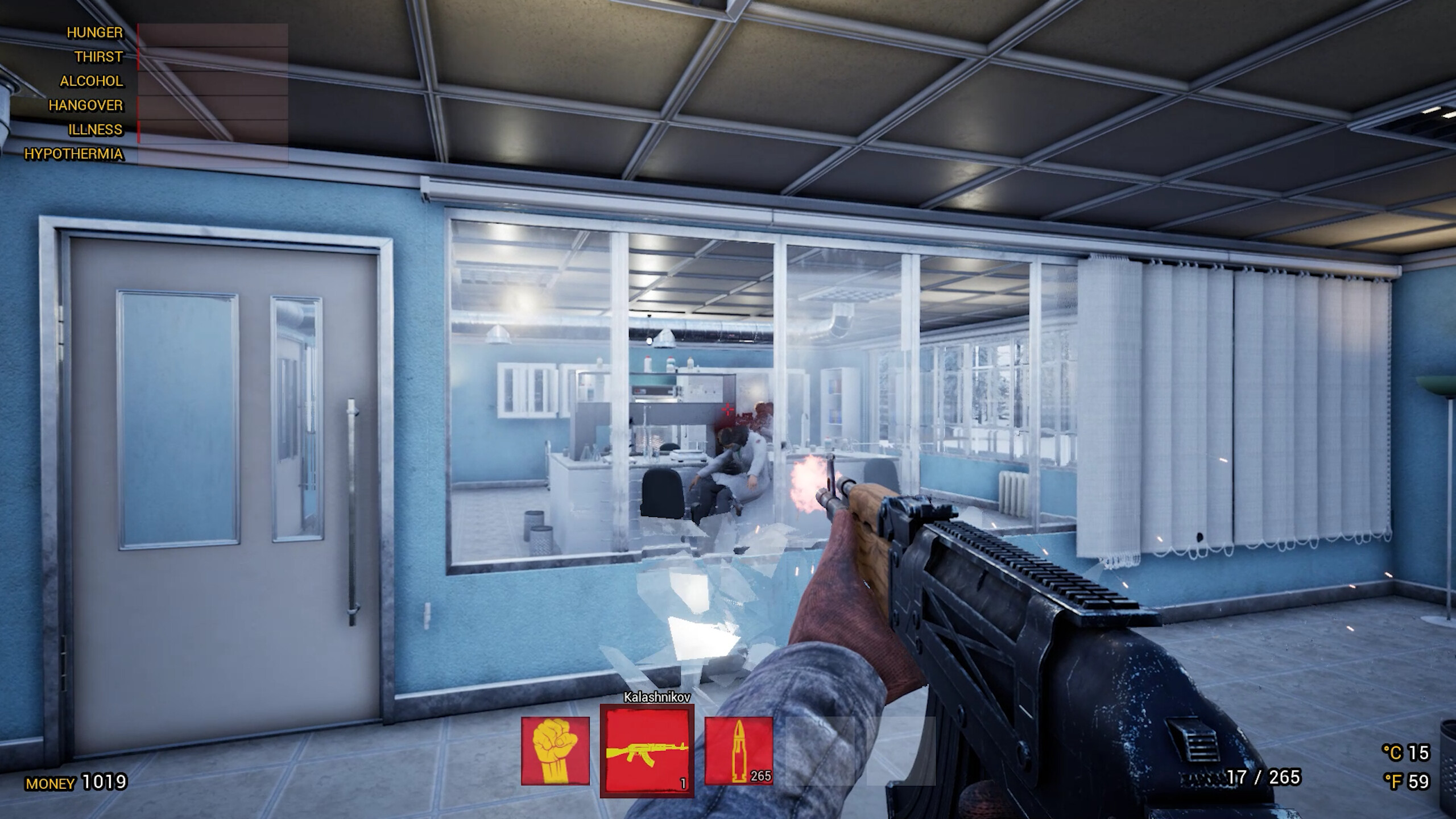Viewport: 1456px width, 819px height.
Task: Click the THIRST status label
Action: coord(98,57)
